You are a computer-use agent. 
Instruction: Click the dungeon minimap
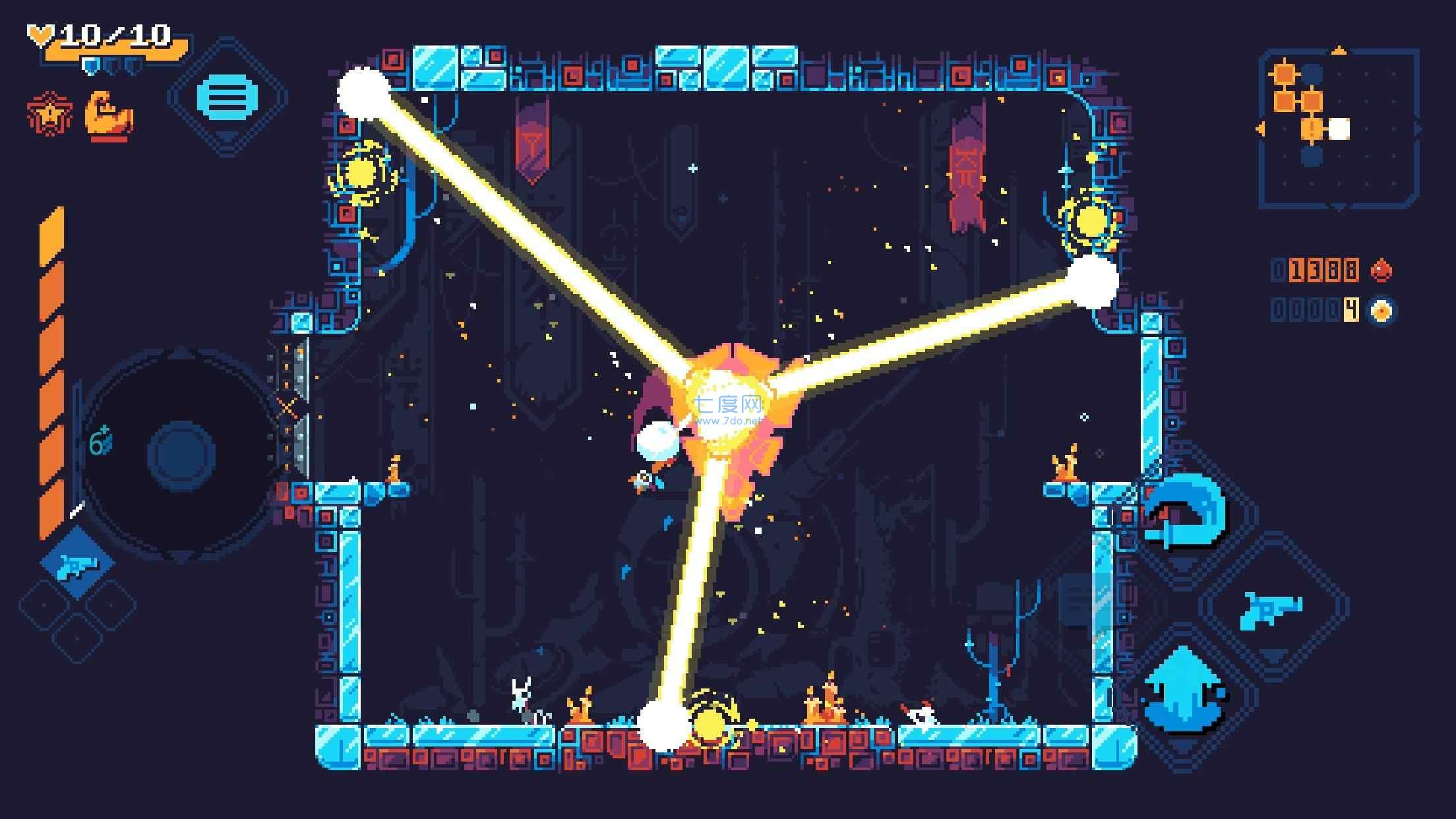click(1339, 128)
